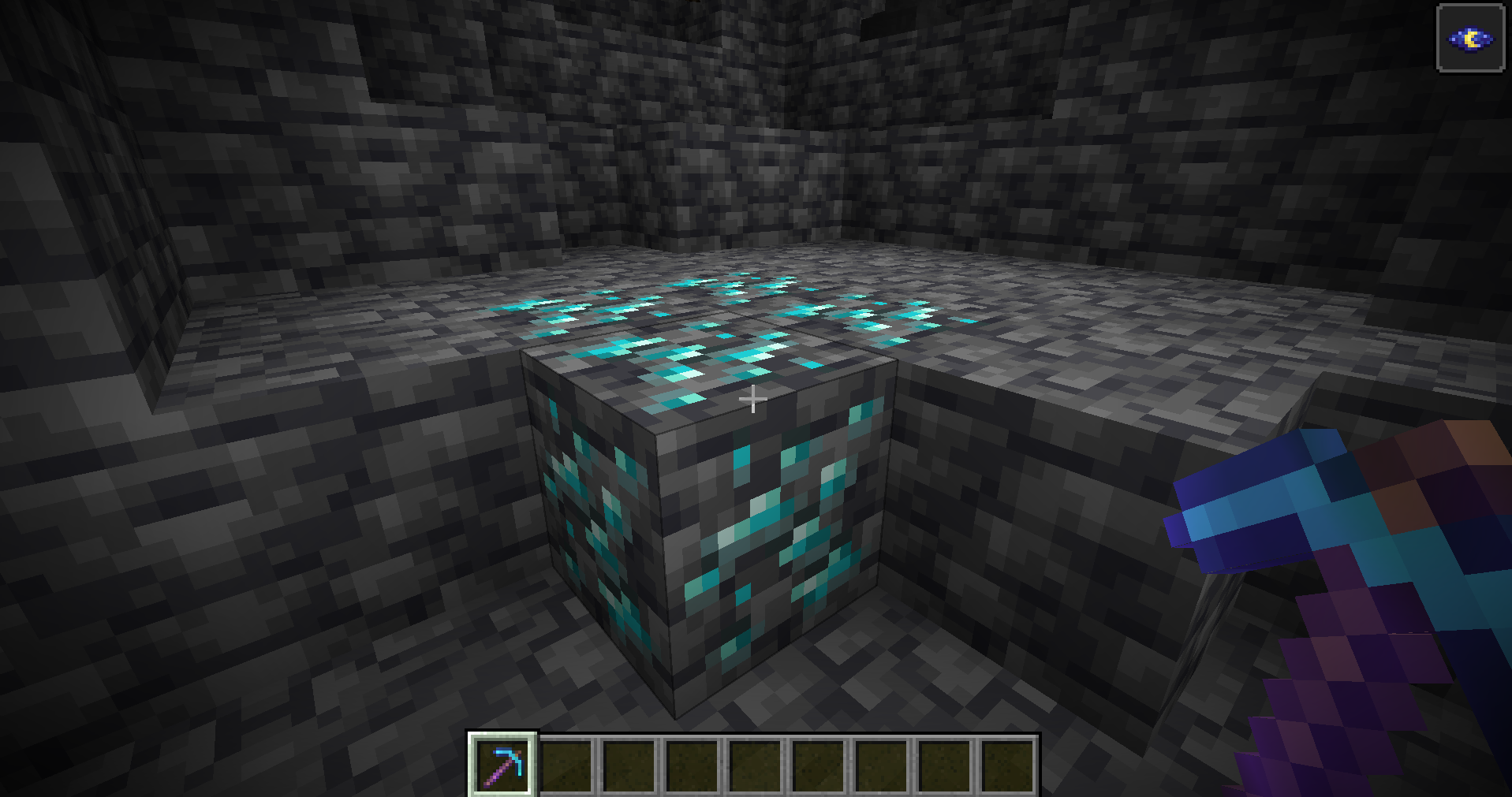Click the crosshair at screen center

point(753,400)
